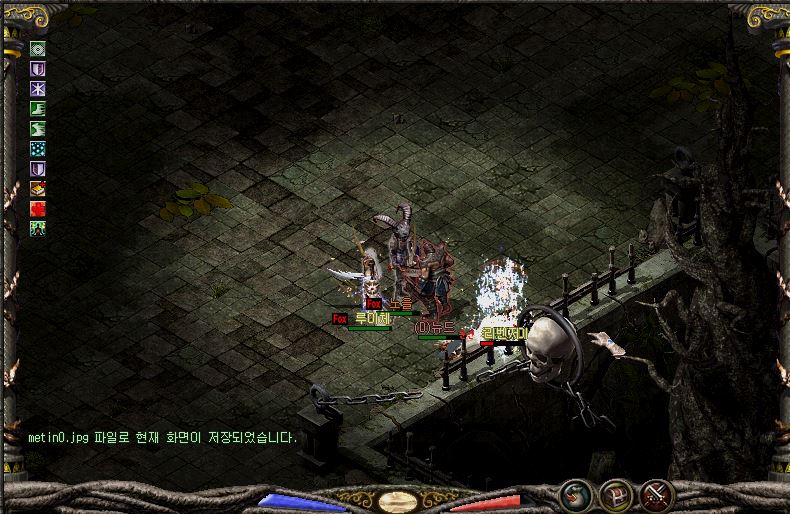Click the white star burst buff icon

click(38, 88)
